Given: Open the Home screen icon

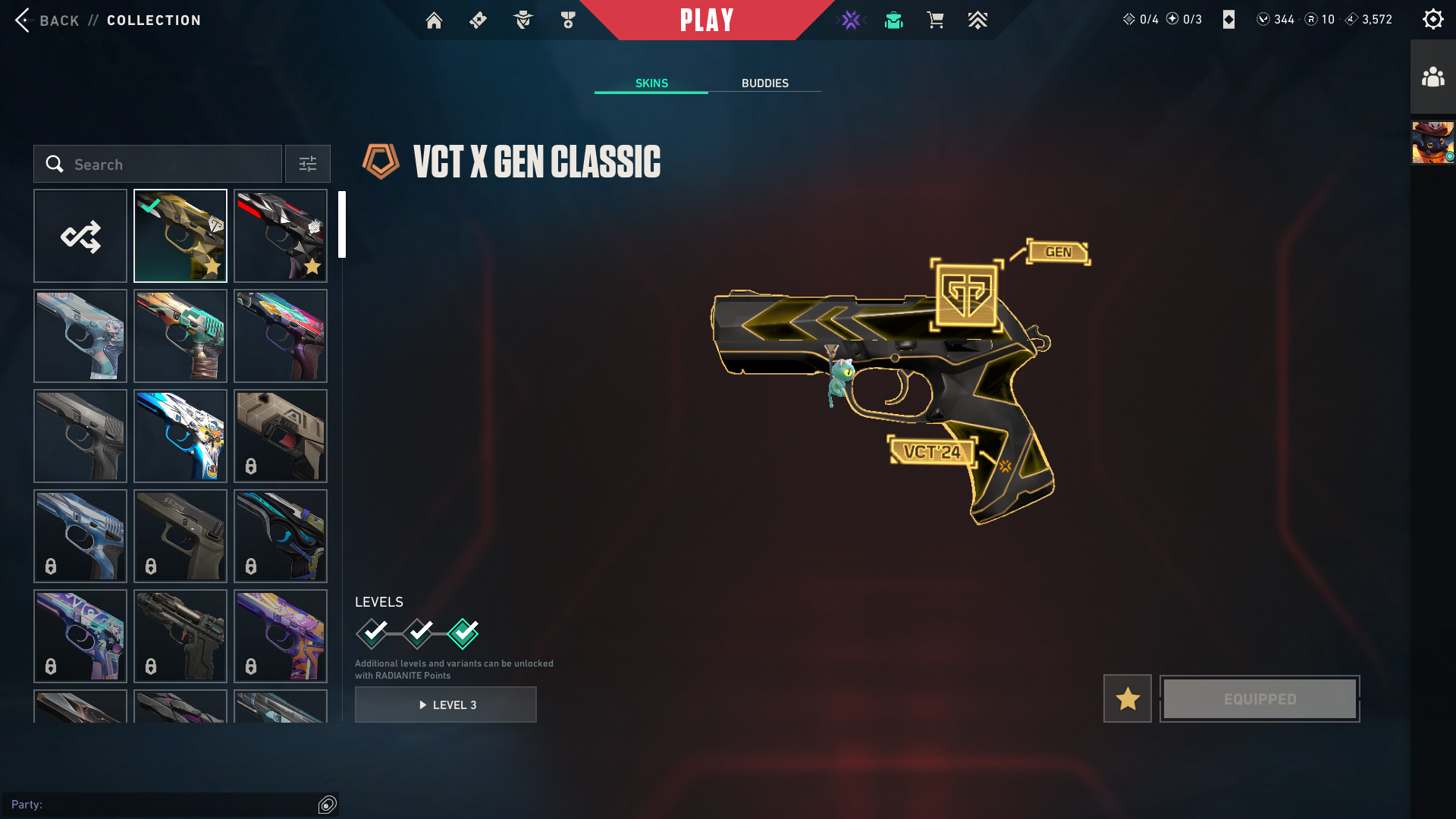Looking at the screenshot, I should click(434, 20).
